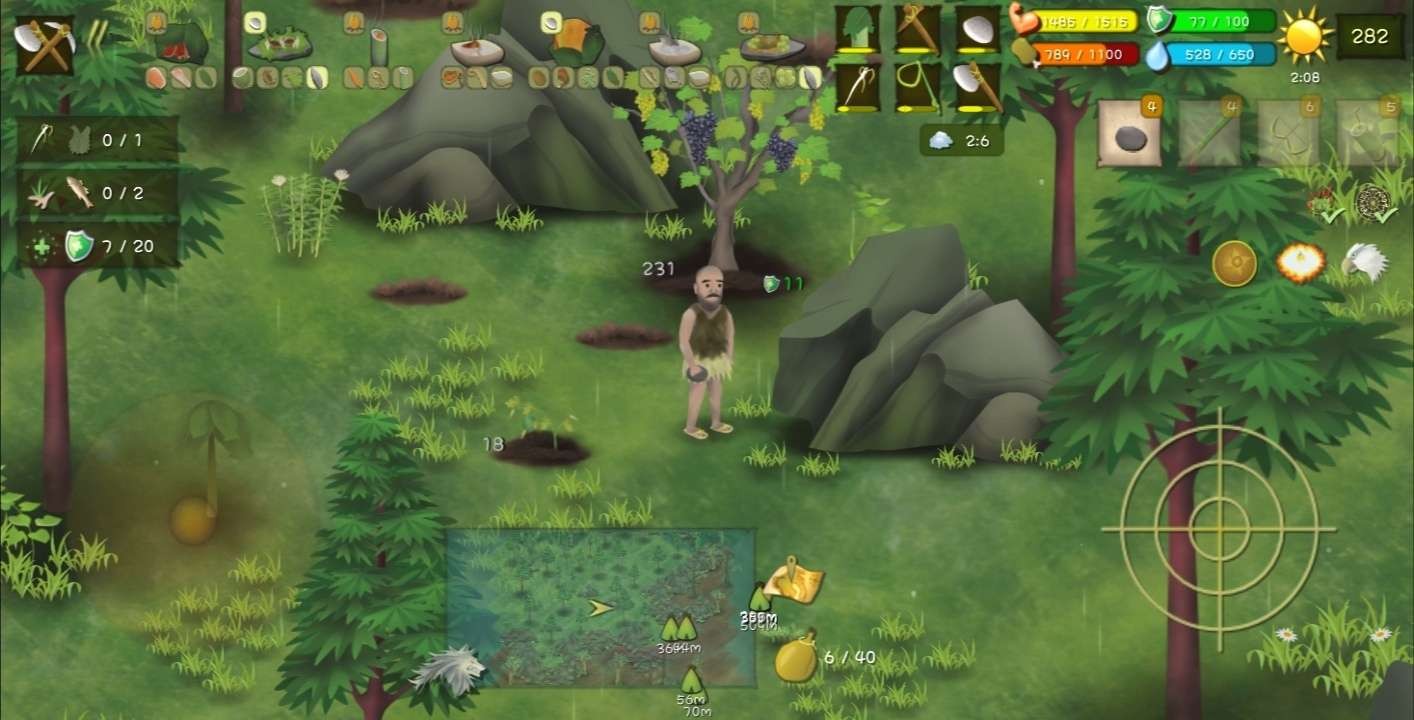Open the needle and leaf quest tracker

coord(98,140)
